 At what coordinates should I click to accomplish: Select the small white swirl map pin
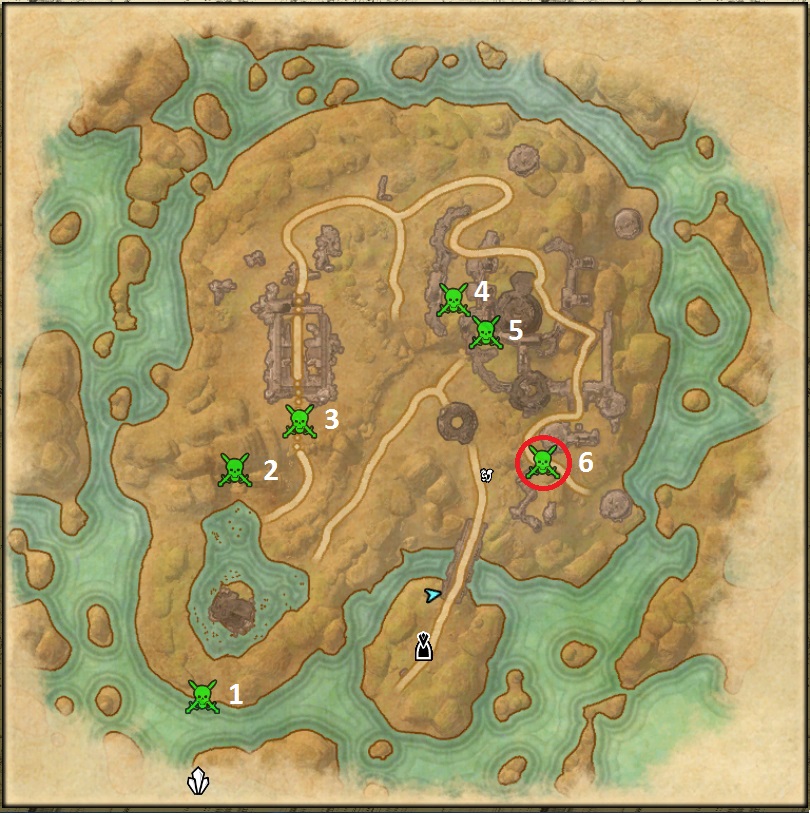487,474
